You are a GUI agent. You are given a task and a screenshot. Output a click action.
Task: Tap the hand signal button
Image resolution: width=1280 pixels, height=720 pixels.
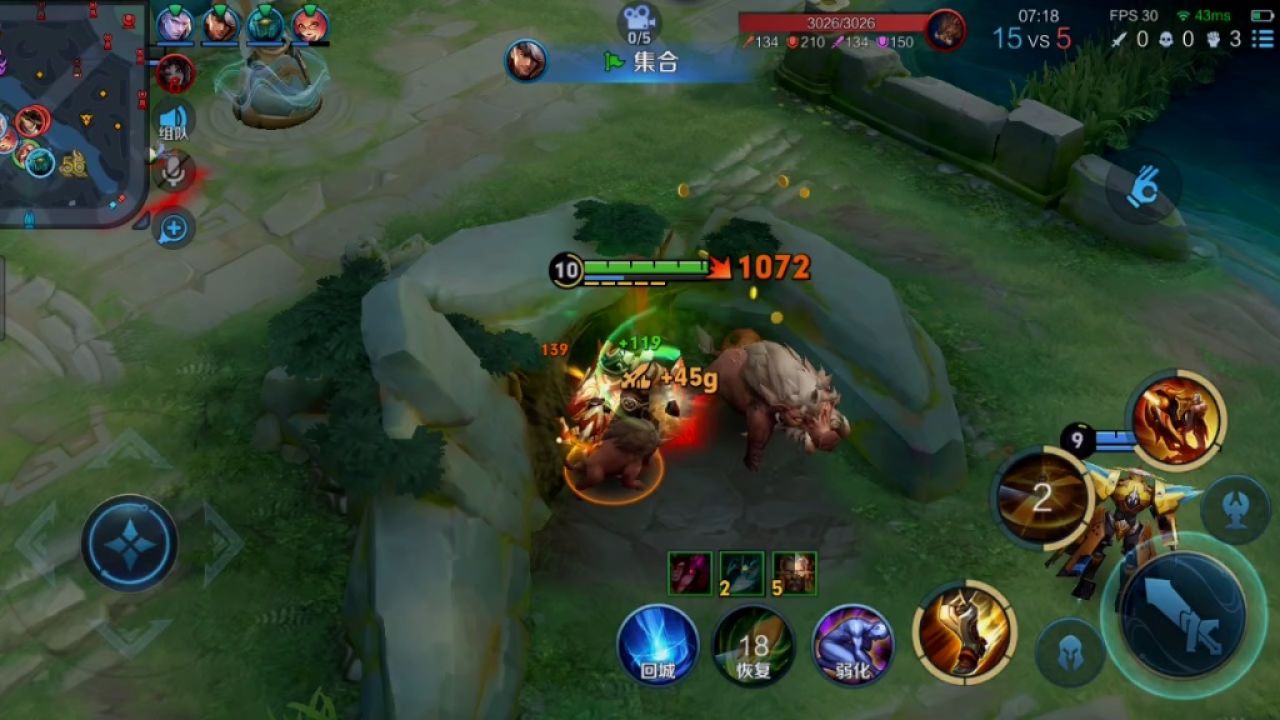click(1143, 187)
